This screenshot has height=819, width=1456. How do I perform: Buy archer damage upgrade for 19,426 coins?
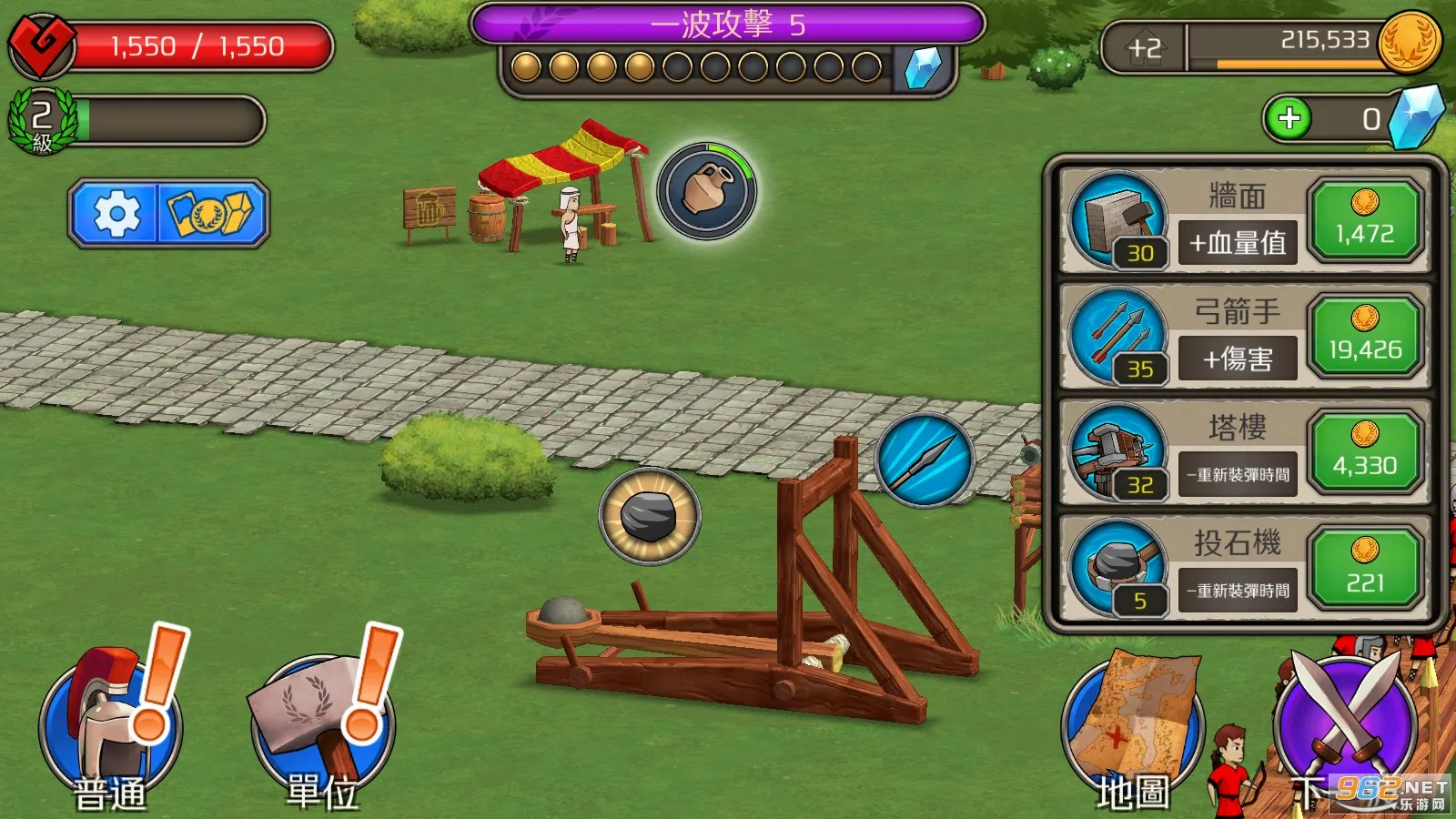1365,337
